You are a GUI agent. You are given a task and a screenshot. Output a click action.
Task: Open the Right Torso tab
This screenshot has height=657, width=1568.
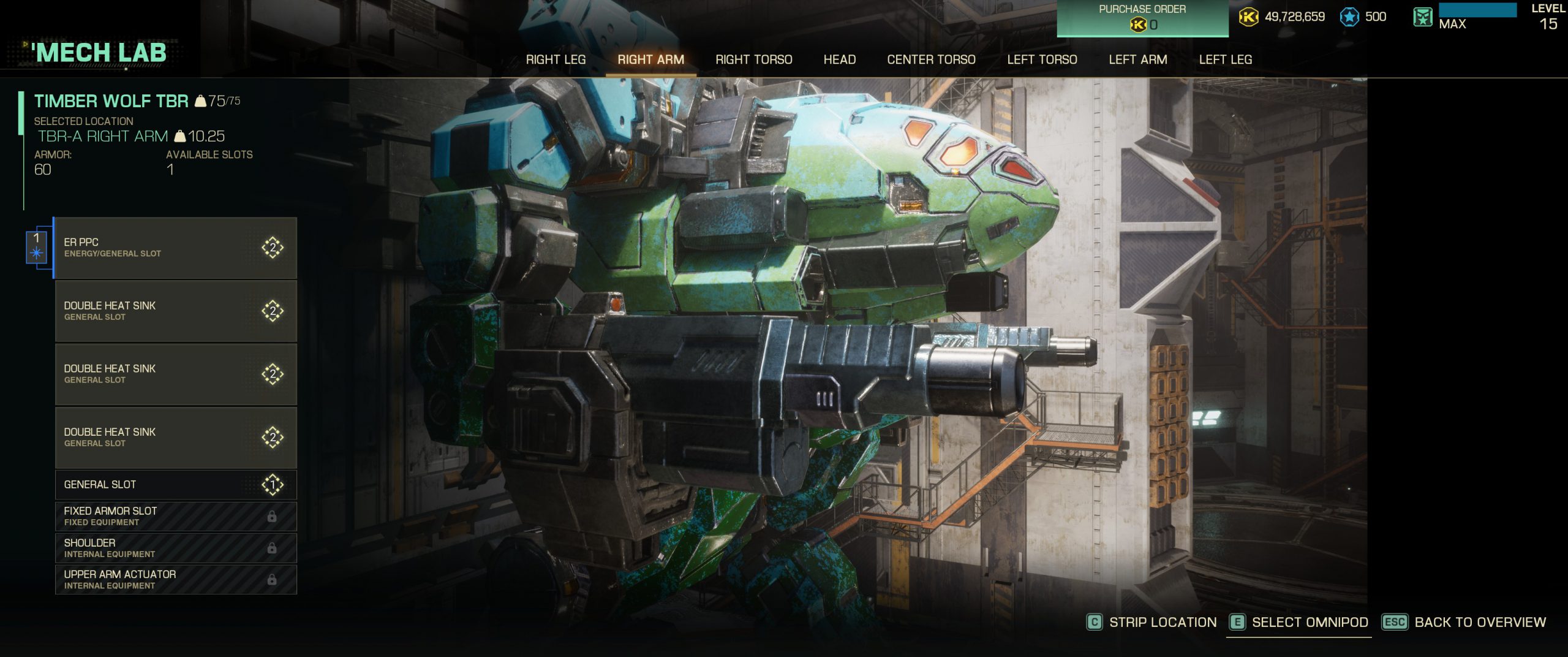click(753, 59)
